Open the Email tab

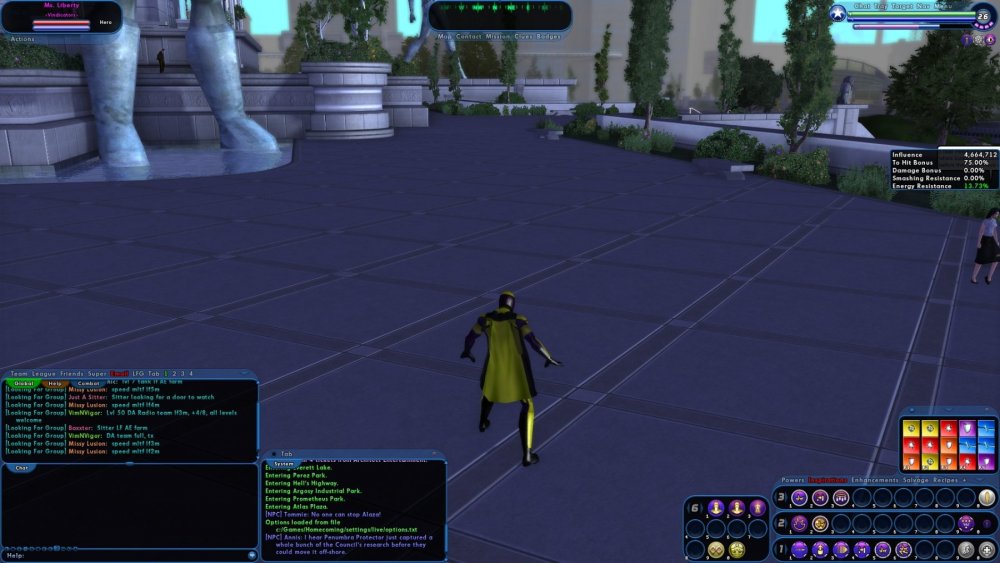(119, 373)
